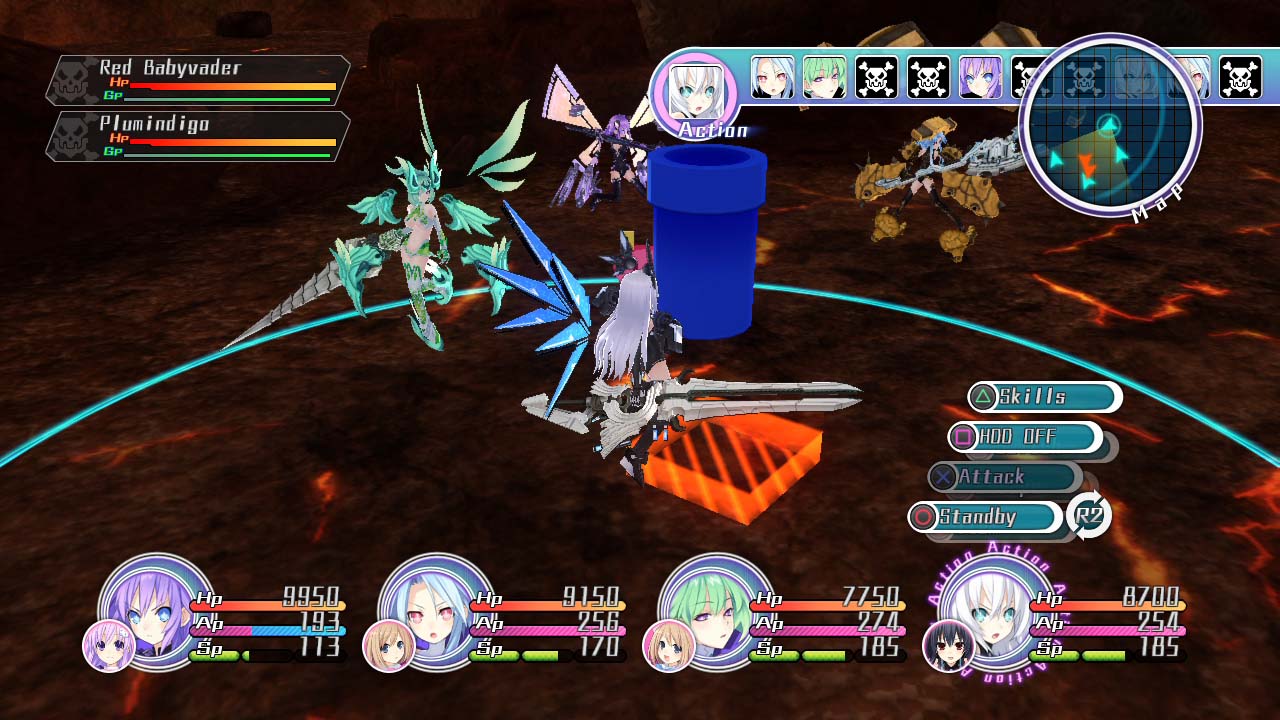Click the green-haired portrait in the turn order bar
The height and width of the screenshot is (720, 1280).
pyautogui.click(x=825, y=77)
